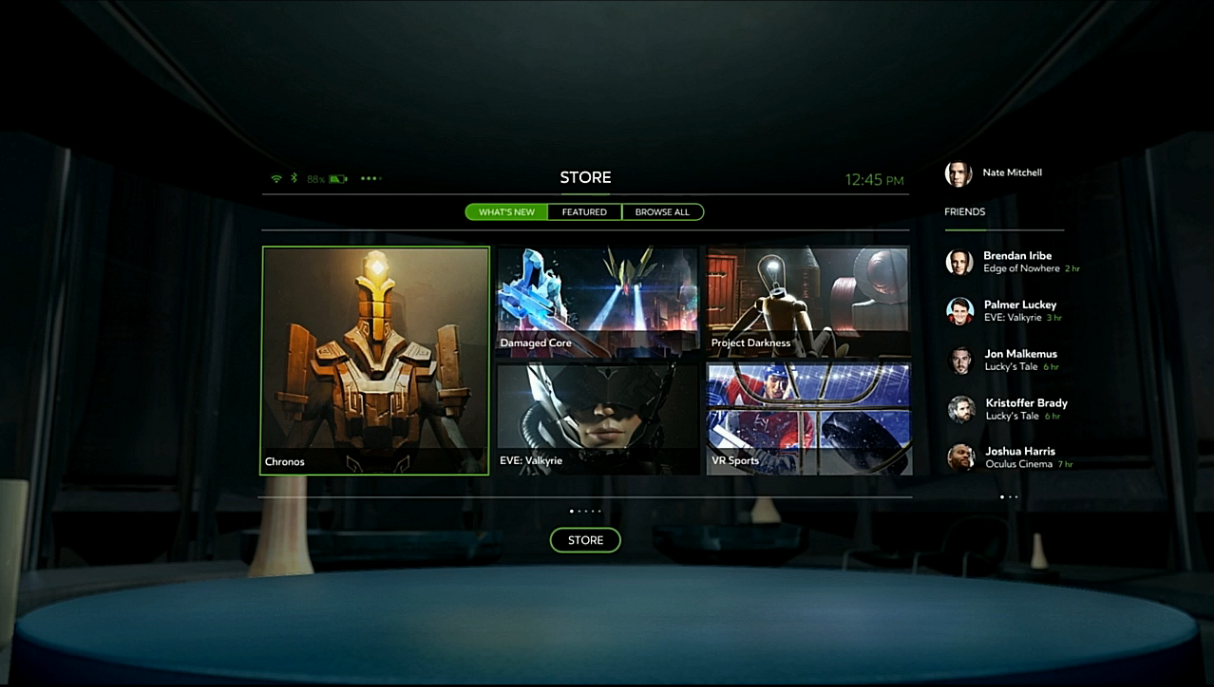This screenshot has width=1214, height=687.
Task: Open the three-dot status menu
Action: (371, 178)
